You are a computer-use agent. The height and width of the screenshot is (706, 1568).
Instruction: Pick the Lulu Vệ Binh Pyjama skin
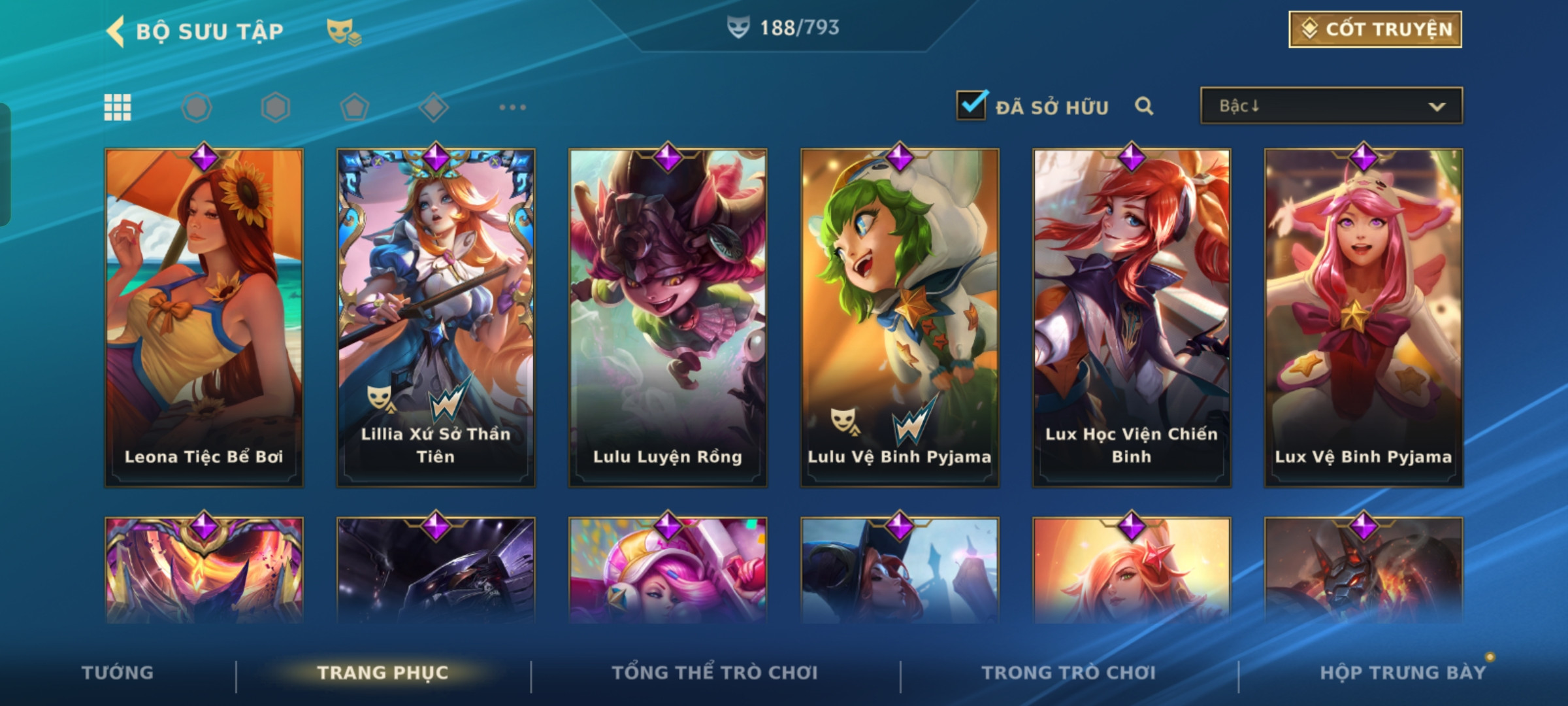click(900, 318)
